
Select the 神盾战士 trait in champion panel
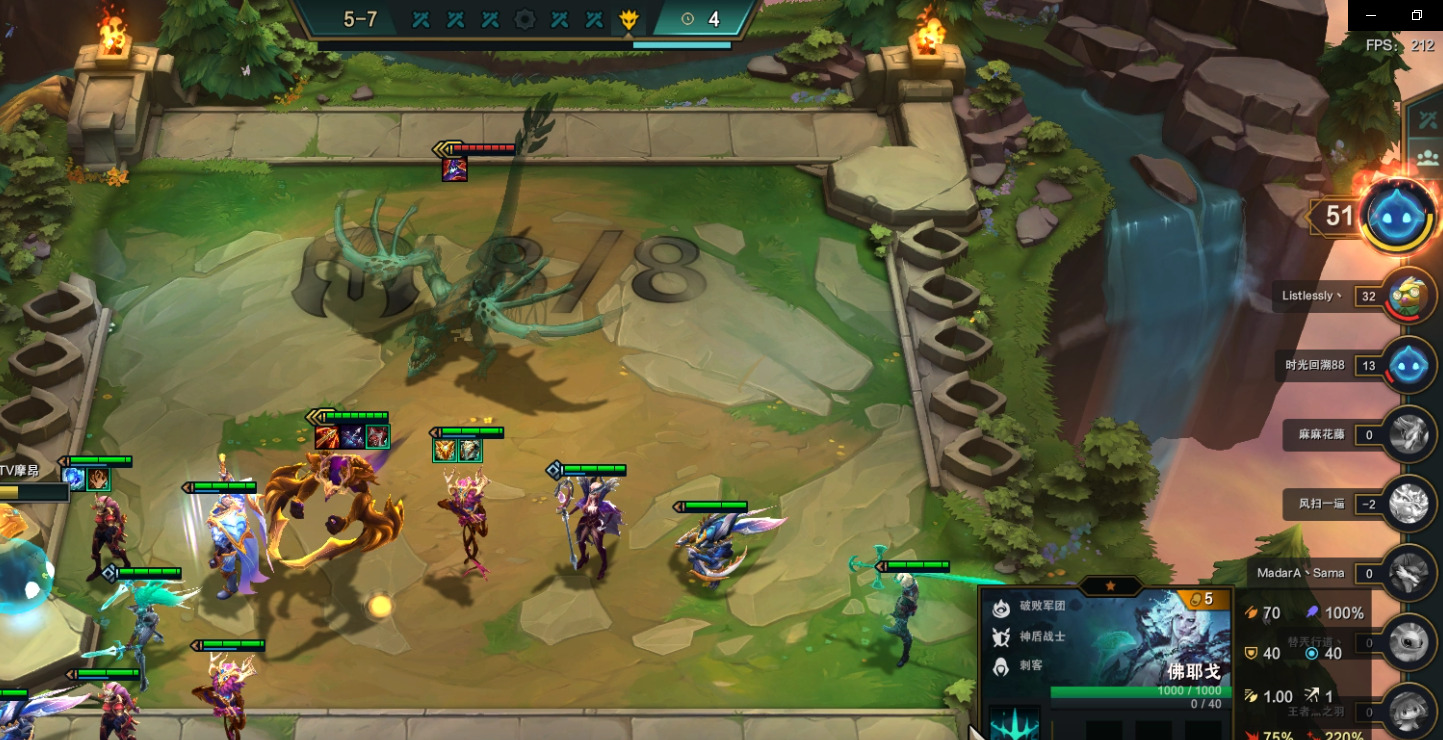point(1000,636)
